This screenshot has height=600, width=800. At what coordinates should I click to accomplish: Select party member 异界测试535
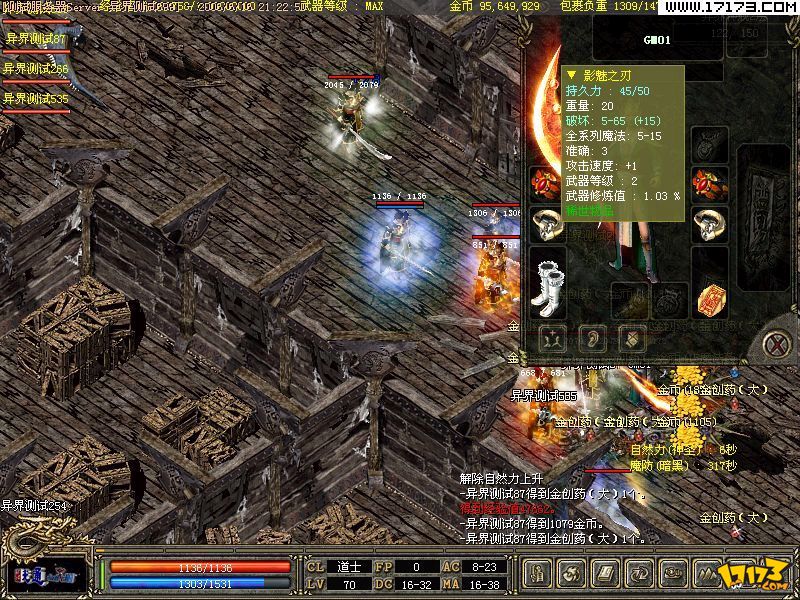tap(36, 99)
